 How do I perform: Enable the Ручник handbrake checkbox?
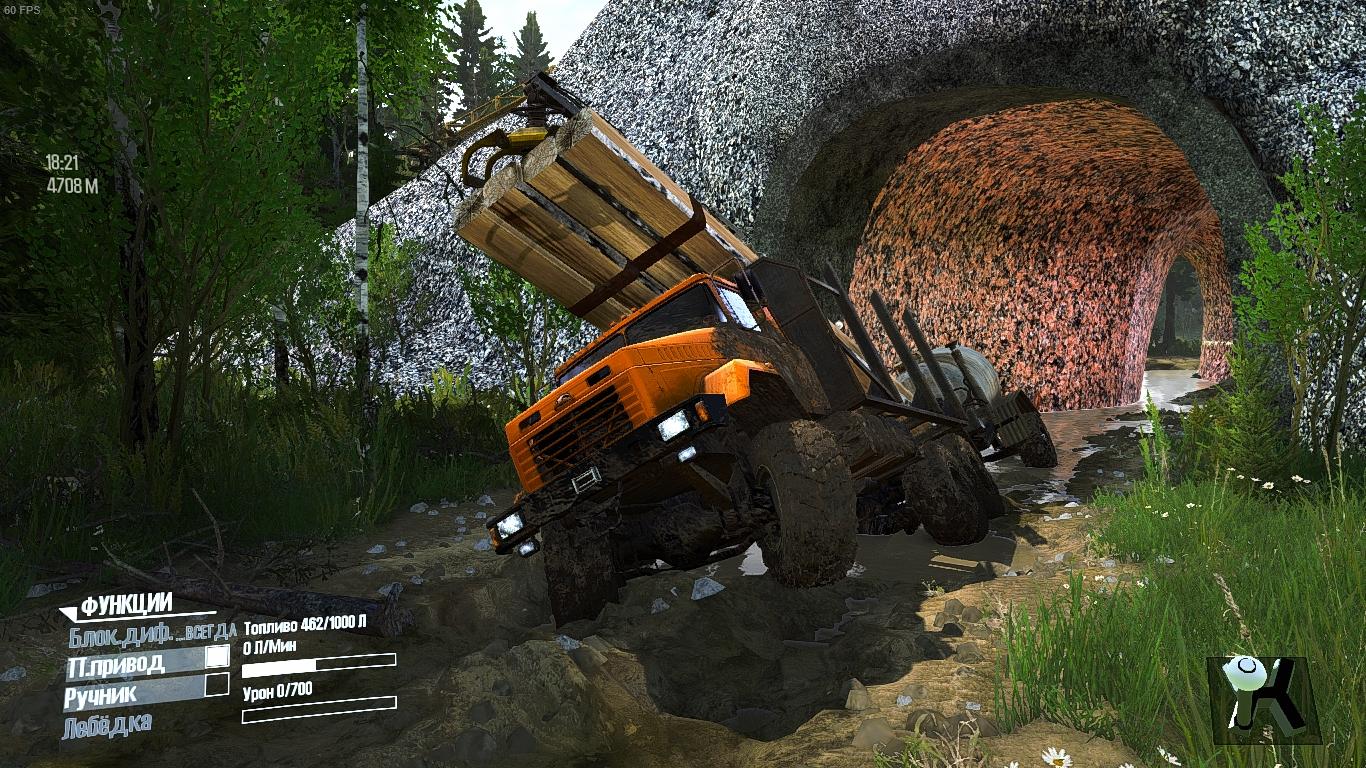pyautogui.click(x=217, y=686)
